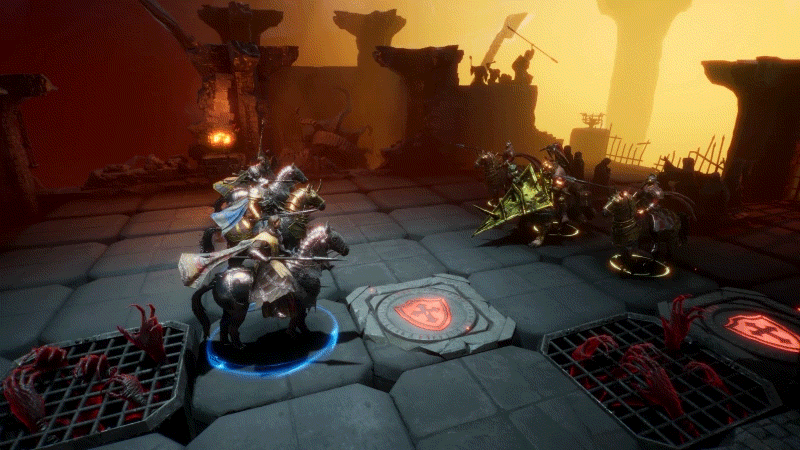Choose the central red shield emblem tile
The width and height of the screenshot is (800, 450).
click(x=422, y=313)
